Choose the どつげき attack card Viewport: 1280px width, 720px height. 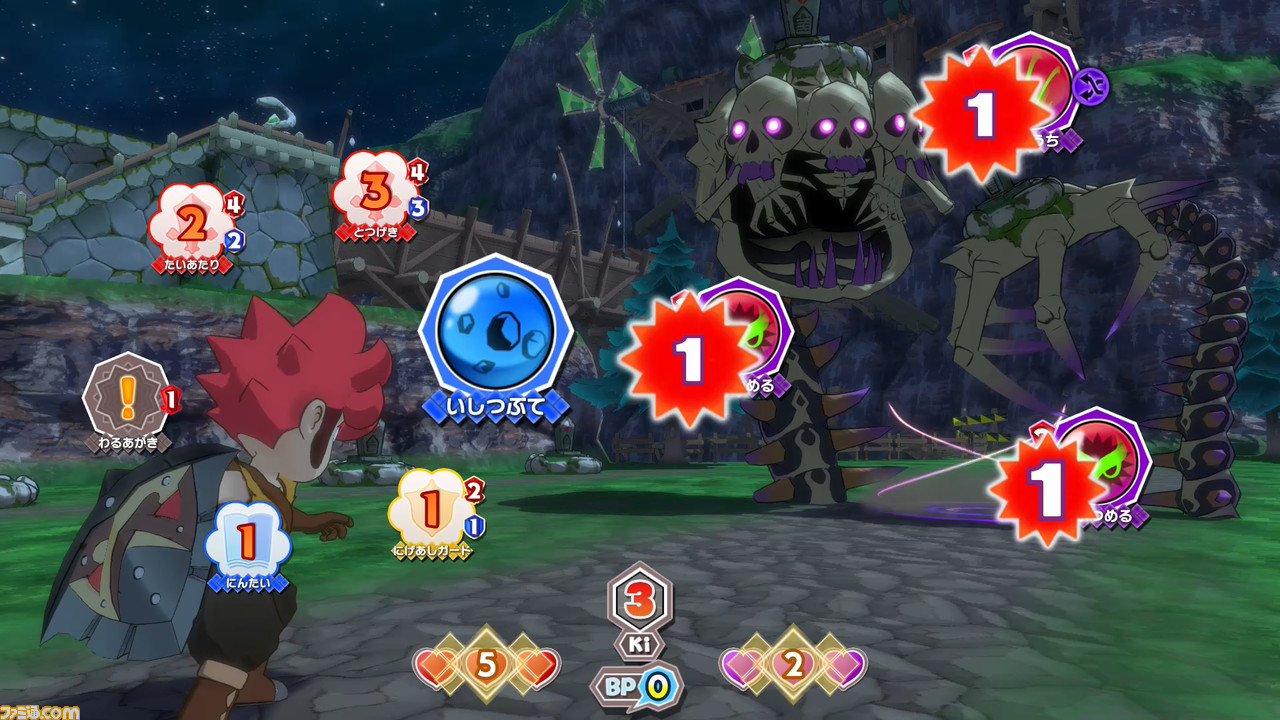pos(375,190)
